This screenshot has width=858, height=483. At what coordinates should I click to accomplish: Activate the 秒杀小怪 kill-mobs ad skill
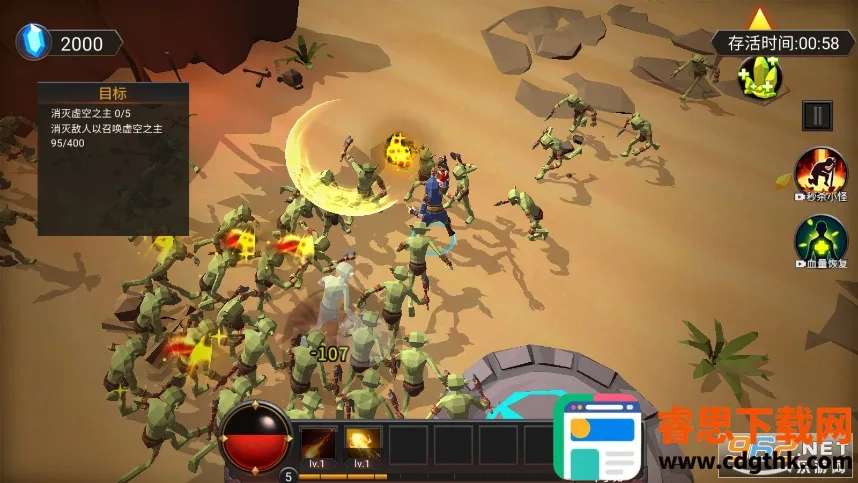pyautogui.click(x=820, y=174)
